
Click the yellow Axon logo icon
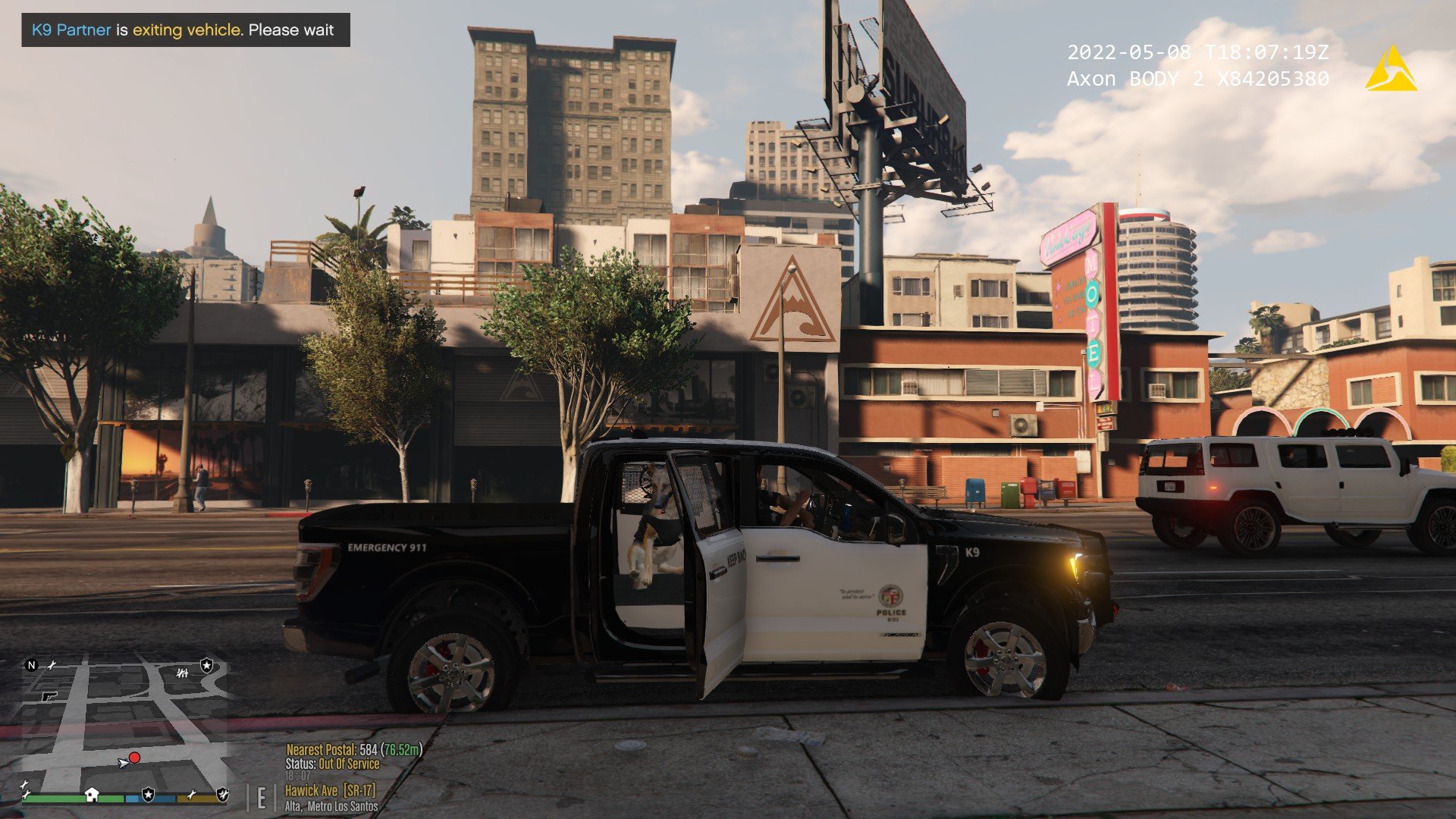[1391, 70]
